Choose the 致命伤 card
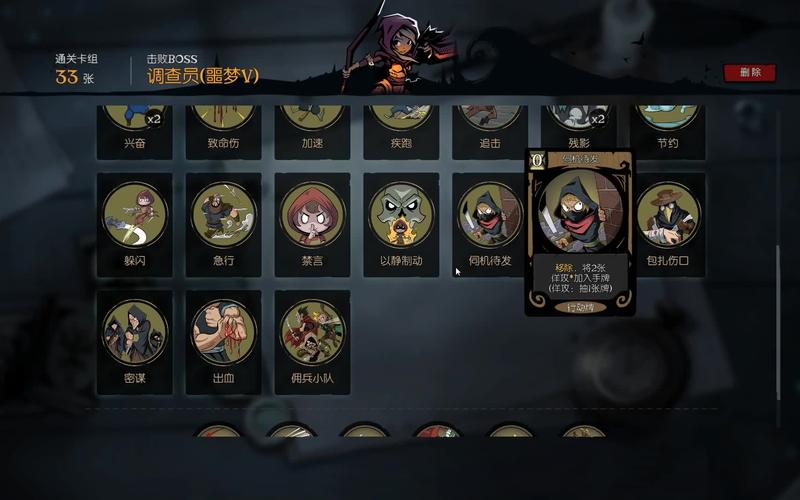This screenshot has width=800, height=500. [223, 130]
